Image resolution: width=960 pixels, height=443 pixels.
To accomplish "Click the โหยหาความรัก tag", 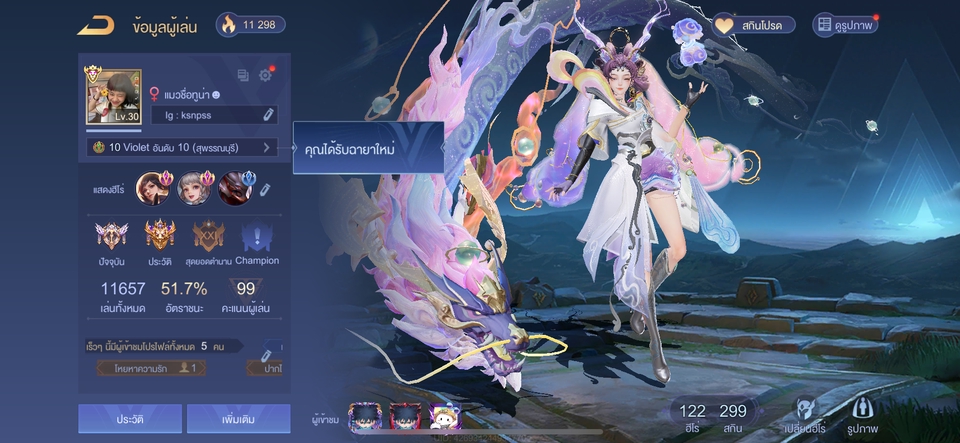I will (152, 368).
